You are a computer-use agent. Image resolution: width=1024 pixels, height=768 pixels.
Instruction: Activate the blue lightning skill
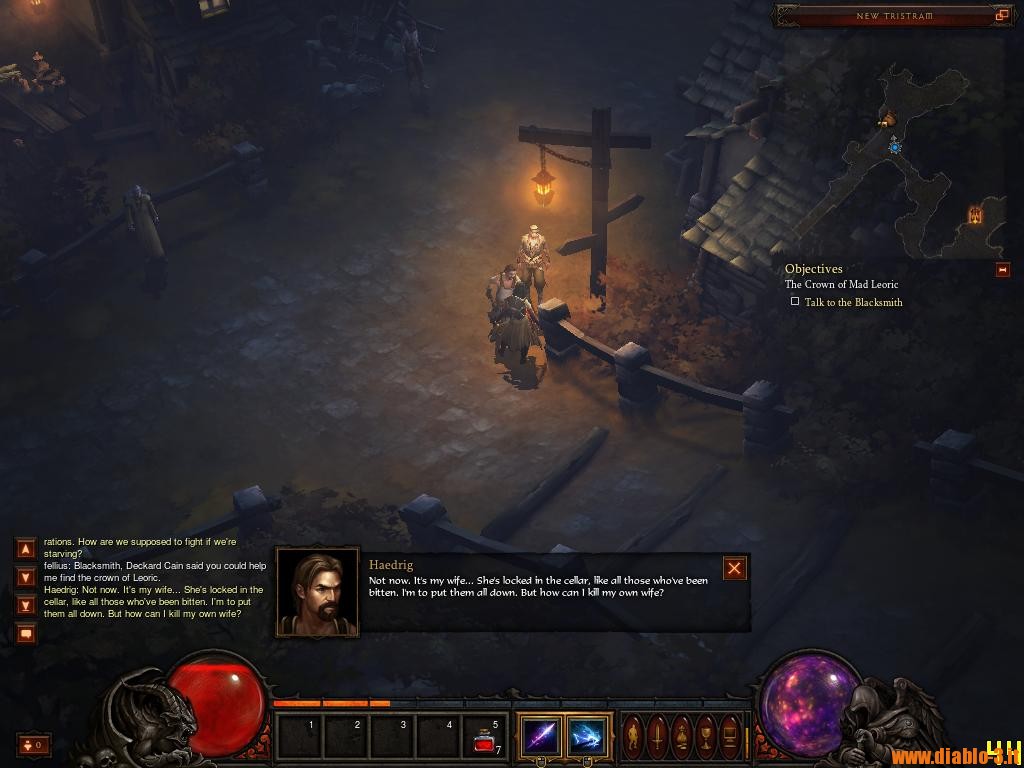587,738
